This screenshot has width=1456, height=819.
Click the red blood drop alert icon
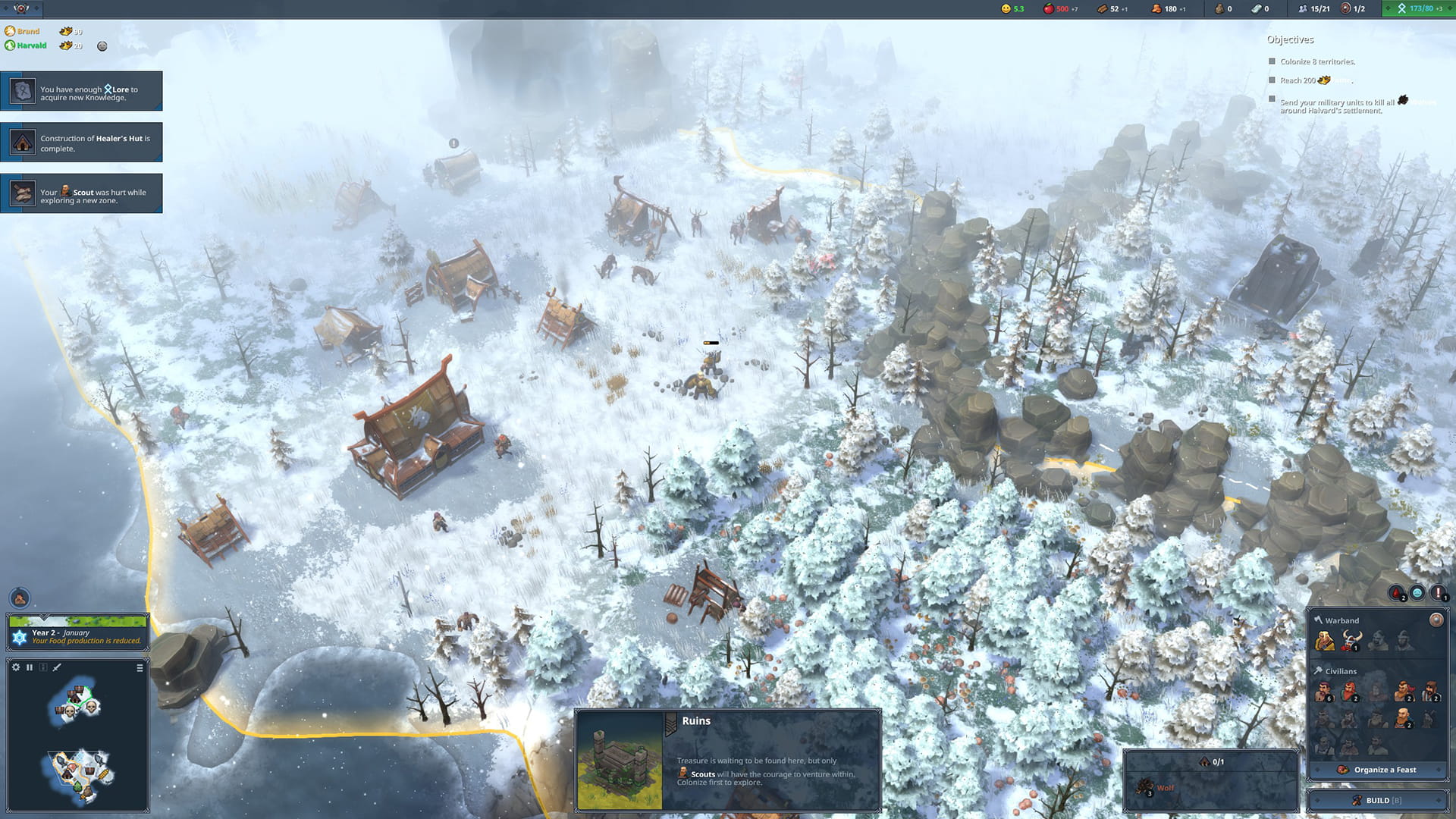(x=1396, y=593)
